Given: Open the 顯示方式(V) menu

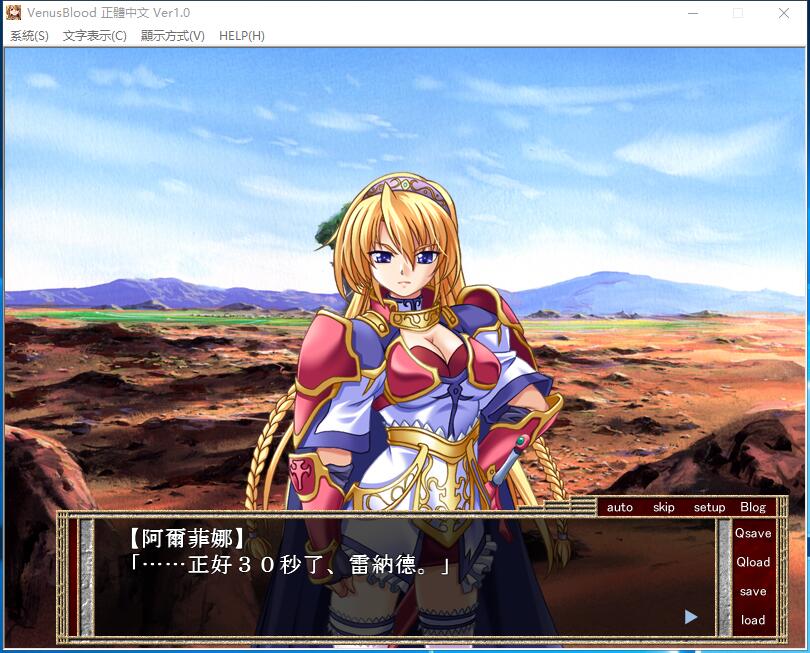Looking at the screenshot, I should pyautogui.click(x=172, y=36).
